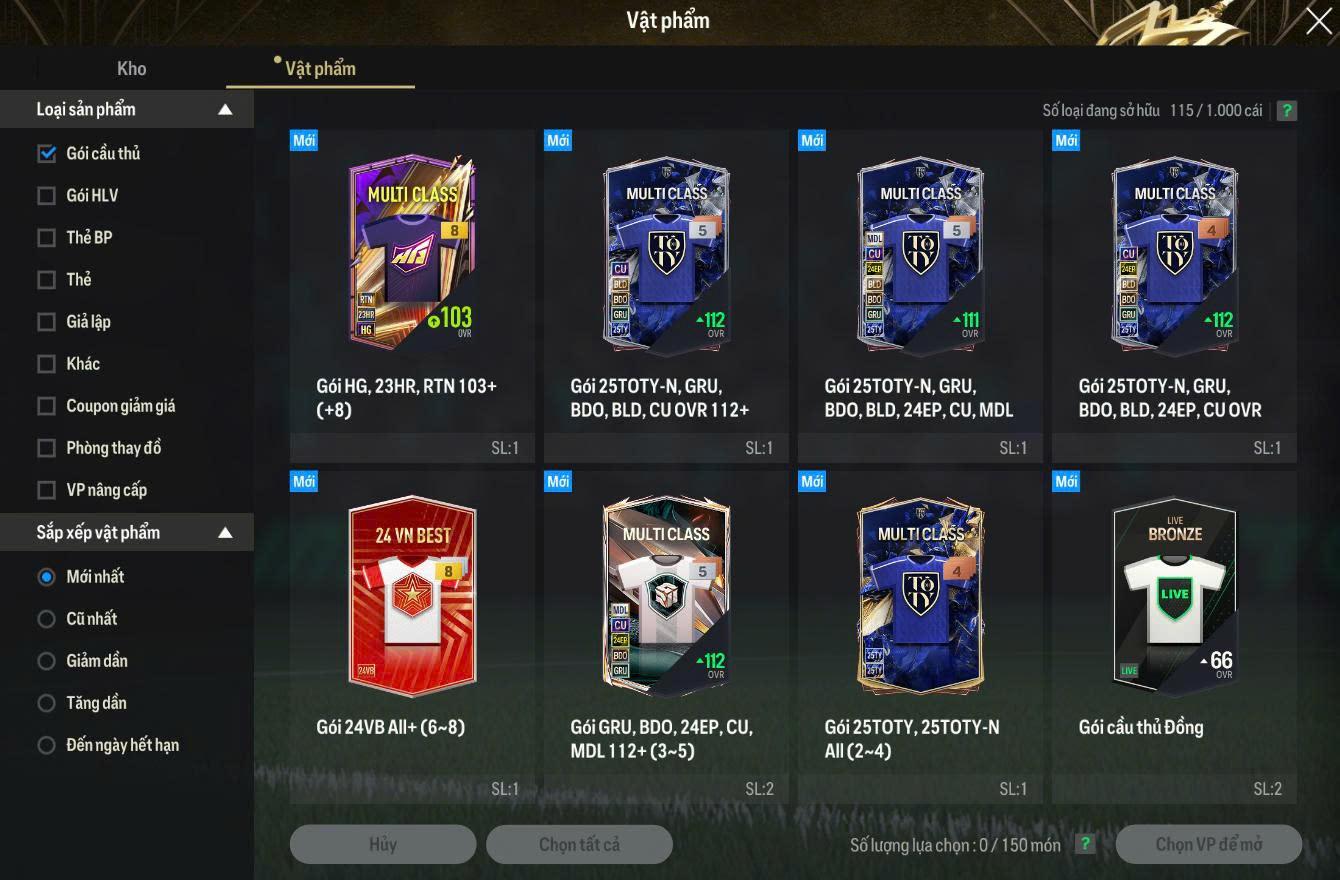
Task: Switch to the Kho tab
Action: [131, 68]
